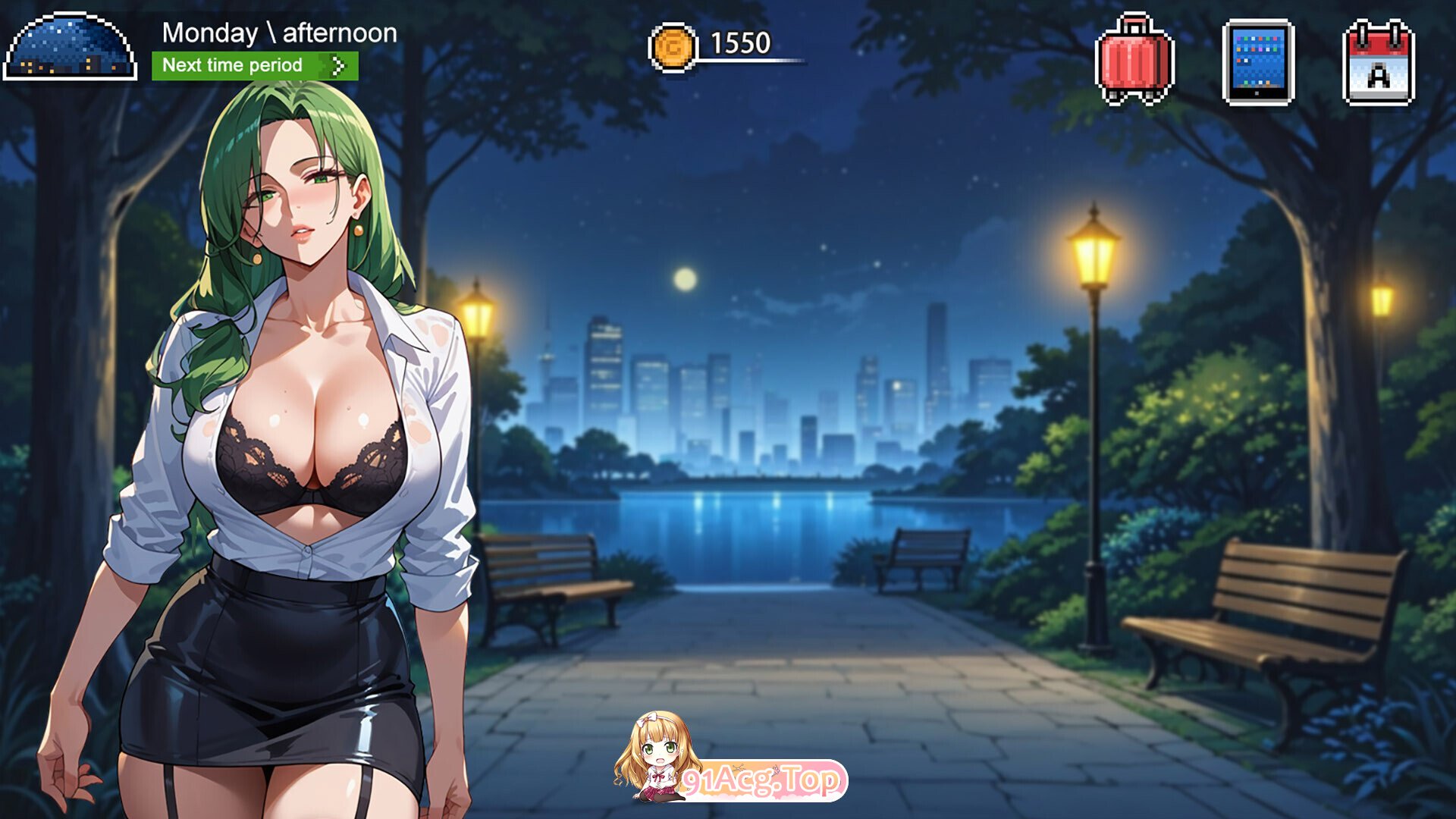
Task: Advance with the Next time period button
Action: coord(255,66)
